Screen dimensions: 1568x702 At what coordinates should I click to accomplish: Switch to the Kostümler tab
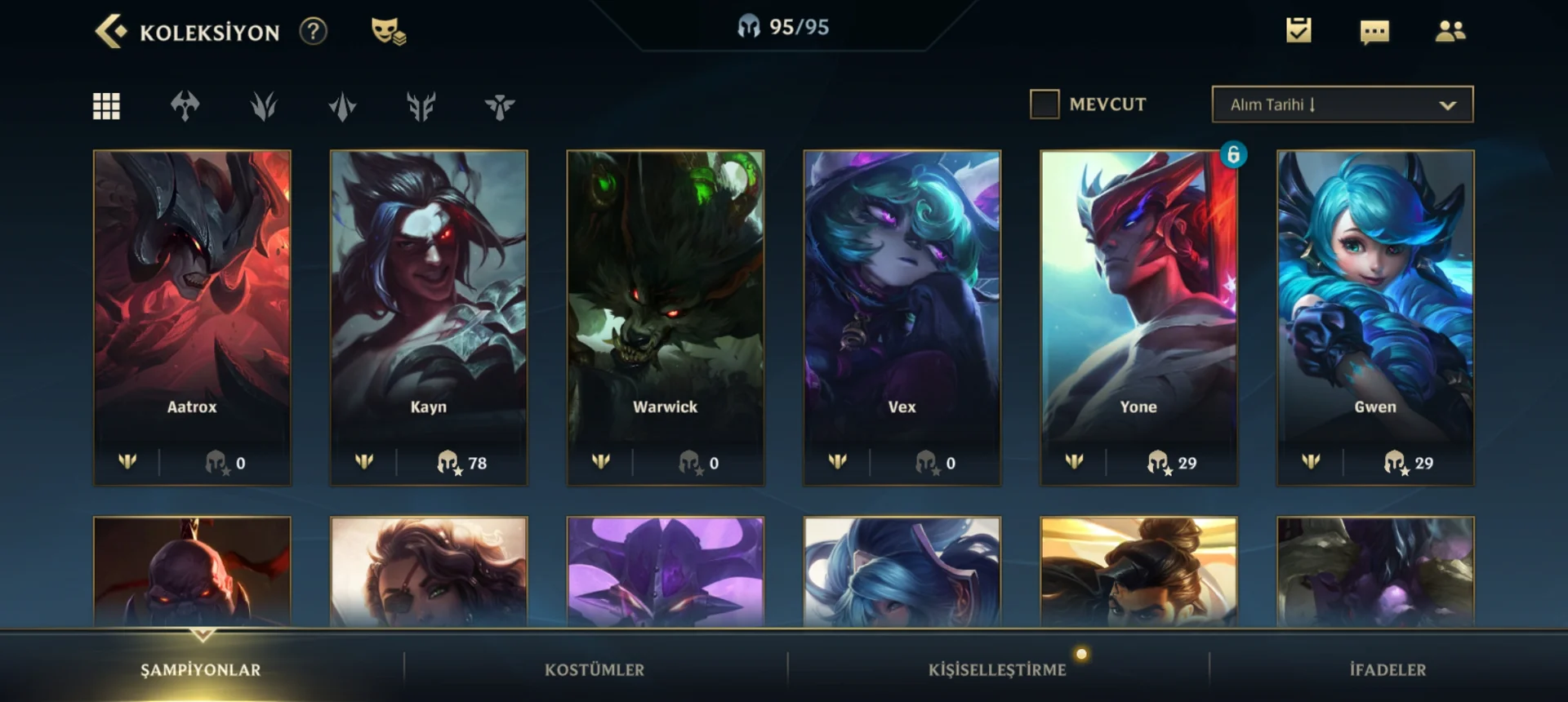(x=595, y=670)
